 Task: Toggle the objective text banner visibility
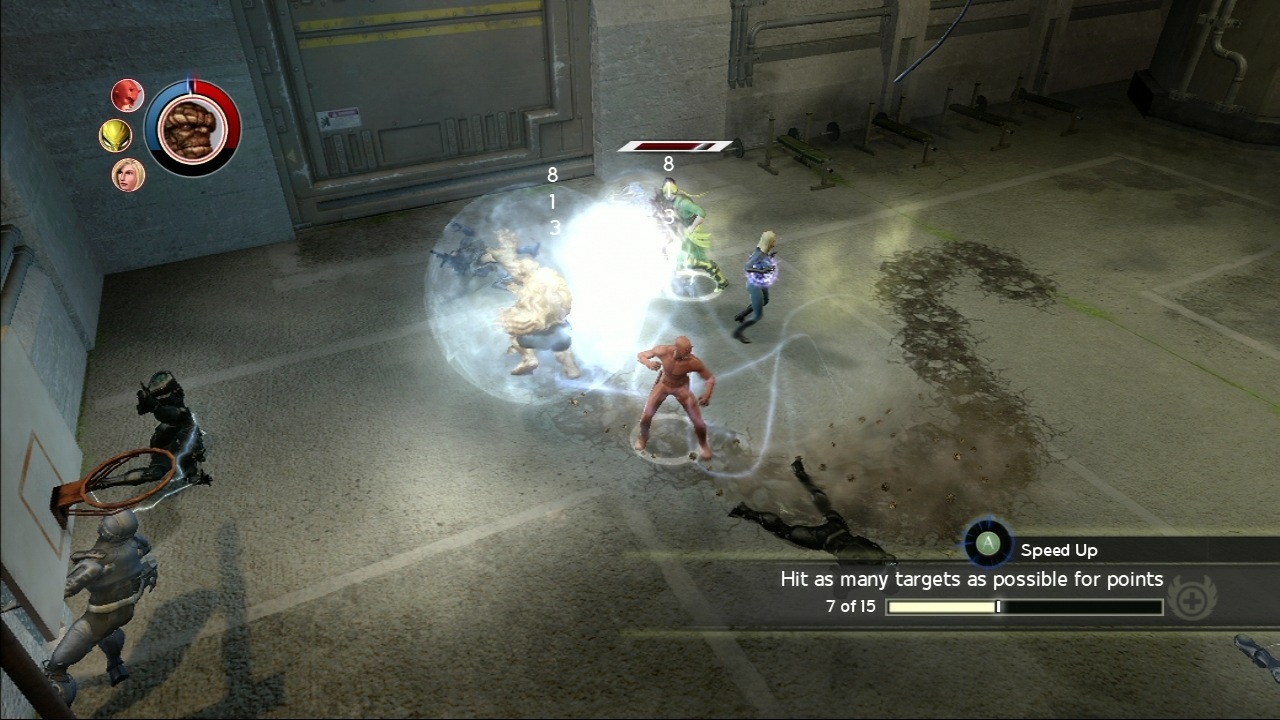pyautogui.click(x=970, y=579)
